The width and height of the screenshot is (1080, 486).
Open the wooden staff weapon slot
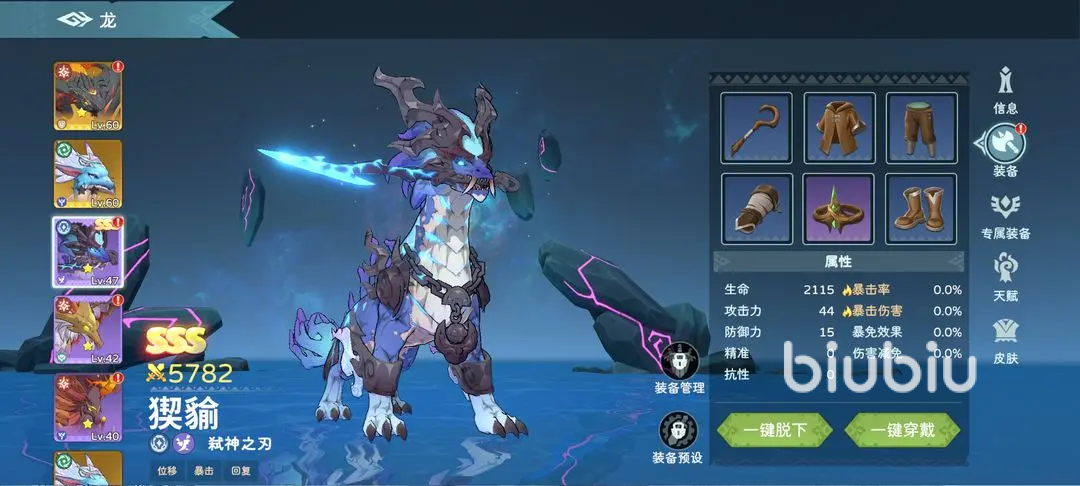point(756,128)
